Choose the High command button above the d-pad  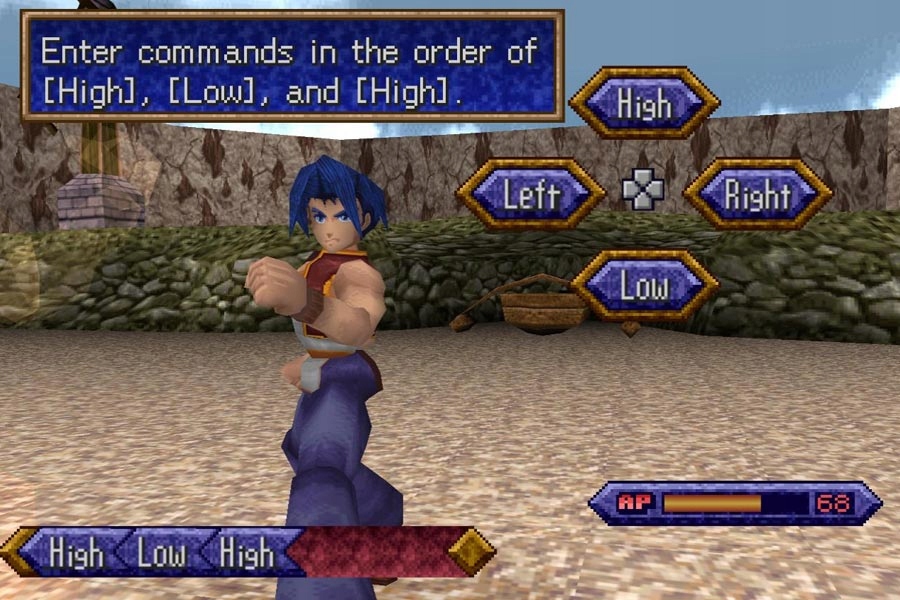tap(644, 103)
